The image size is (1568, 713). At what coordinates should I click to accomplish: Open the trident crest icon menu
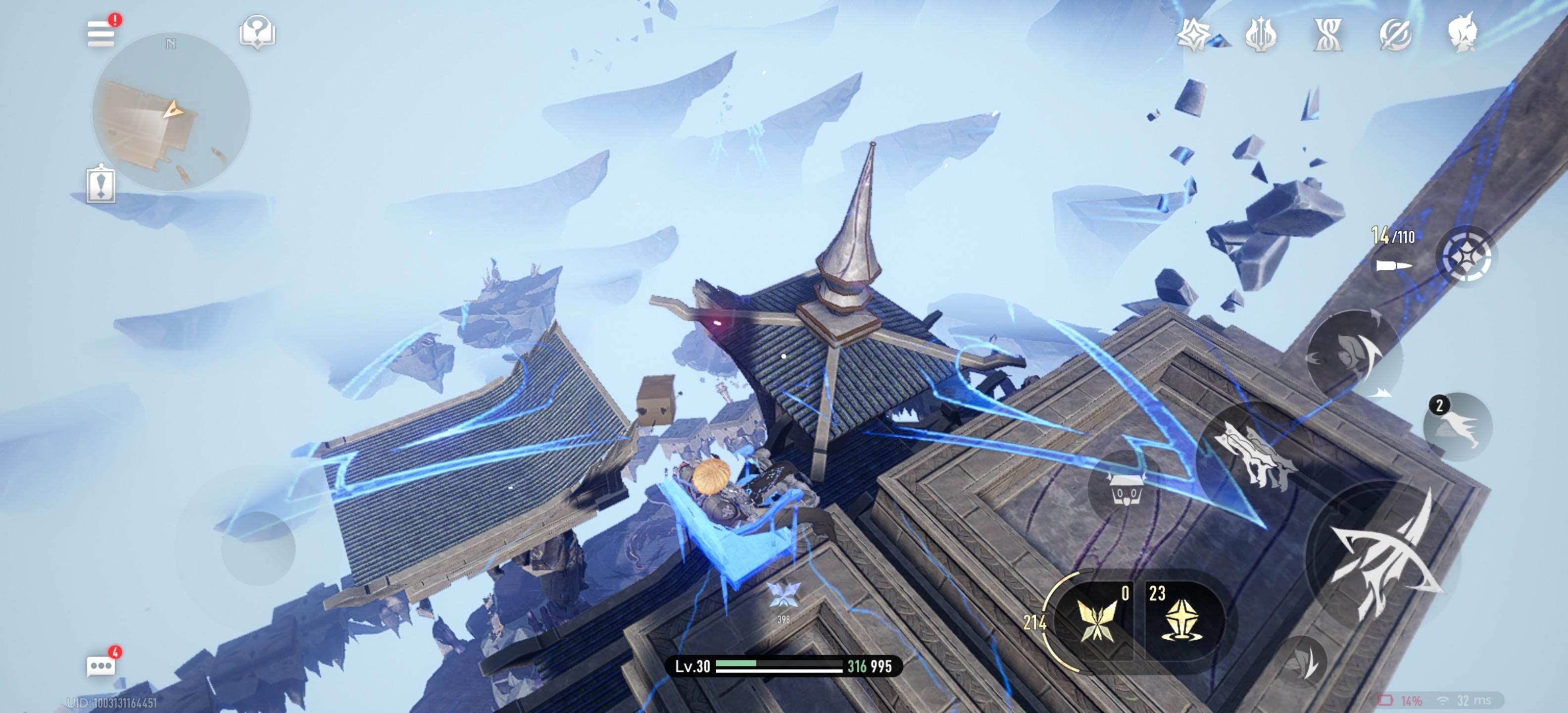click(x=1261, y=34)
